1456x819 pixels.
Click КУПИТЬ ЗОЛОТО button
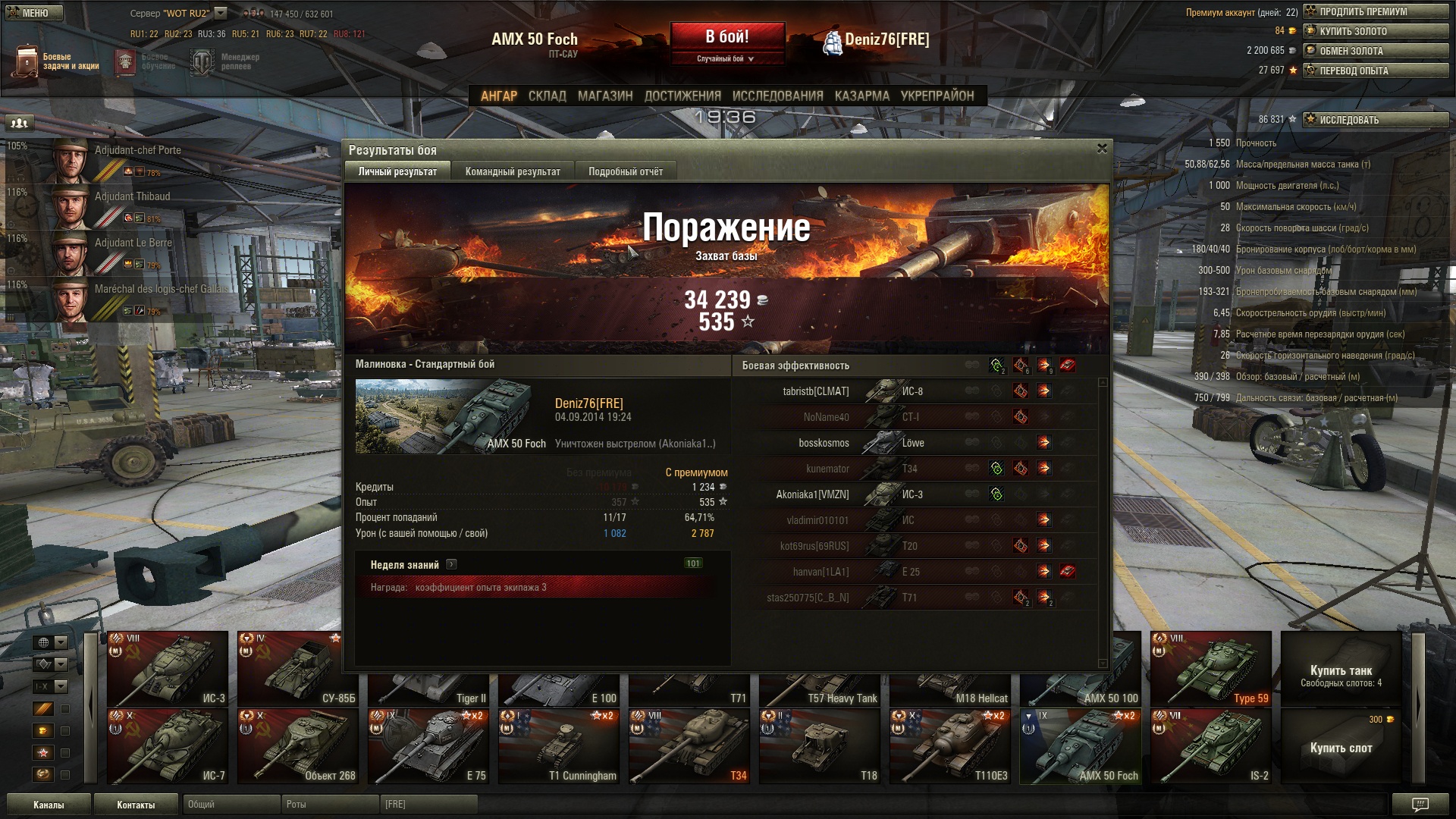click(x=1375, y=31)
